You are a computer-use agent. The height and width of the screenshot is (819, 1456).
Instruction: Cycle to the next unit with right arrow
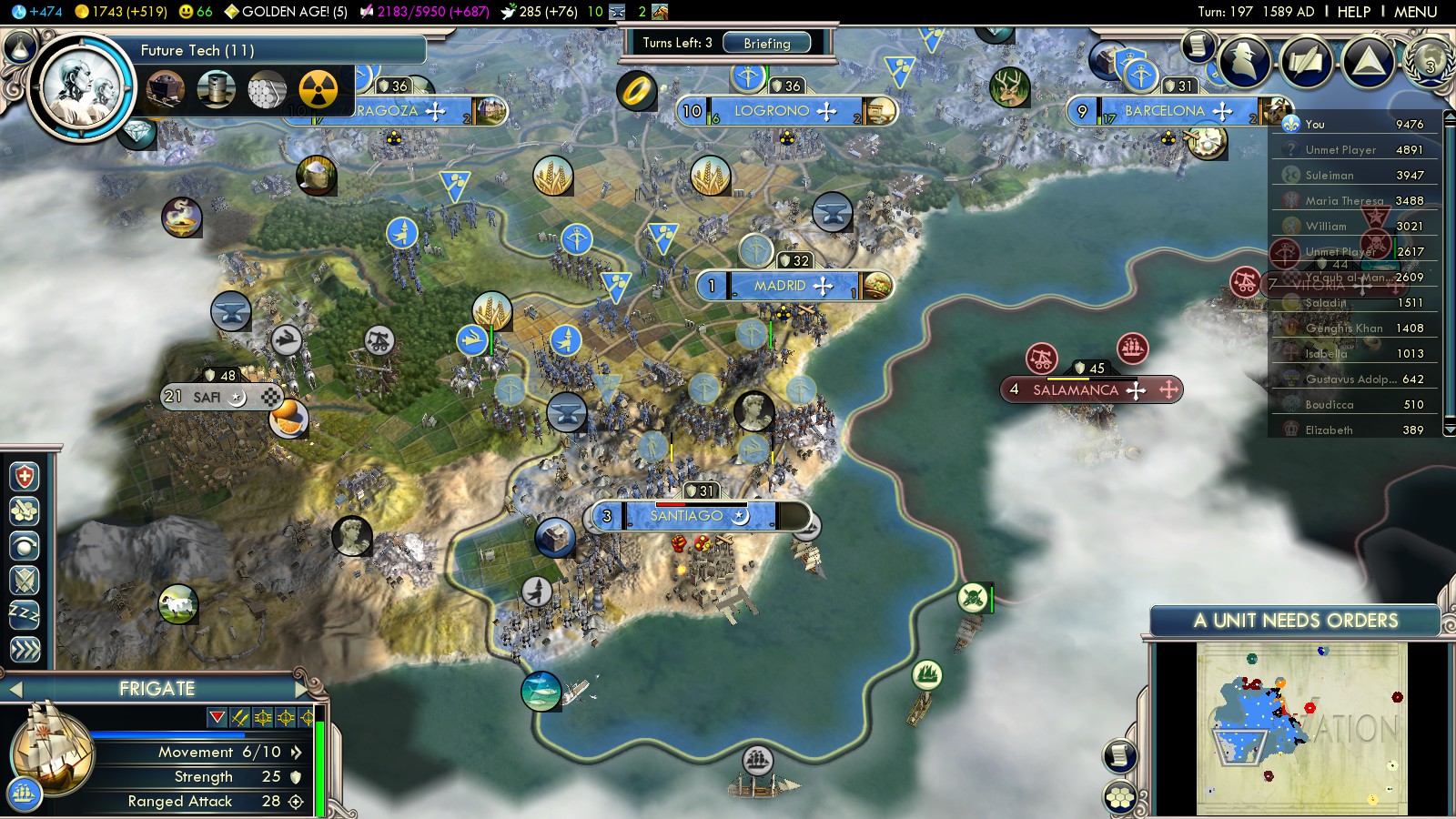click(x=303, y=688)
